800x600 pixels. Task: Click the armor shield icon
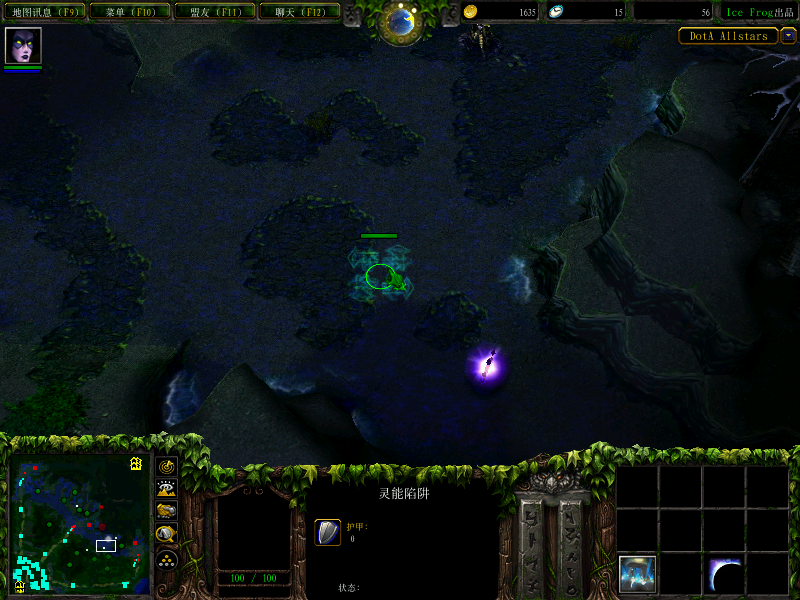[x=328, y=532]
